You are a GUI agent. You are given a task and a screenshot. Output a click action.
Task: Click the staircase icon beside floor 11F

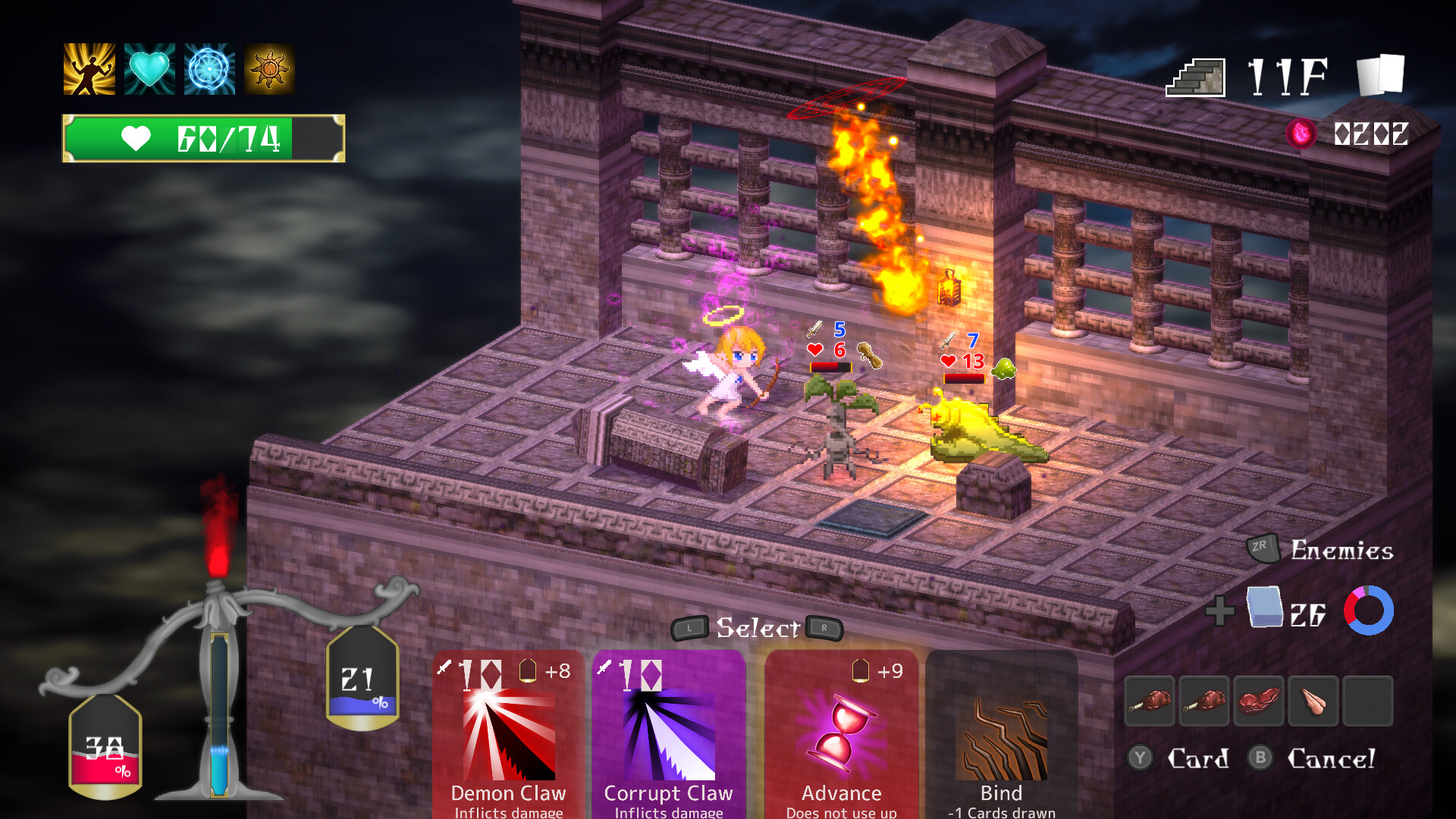point(1195,77)
